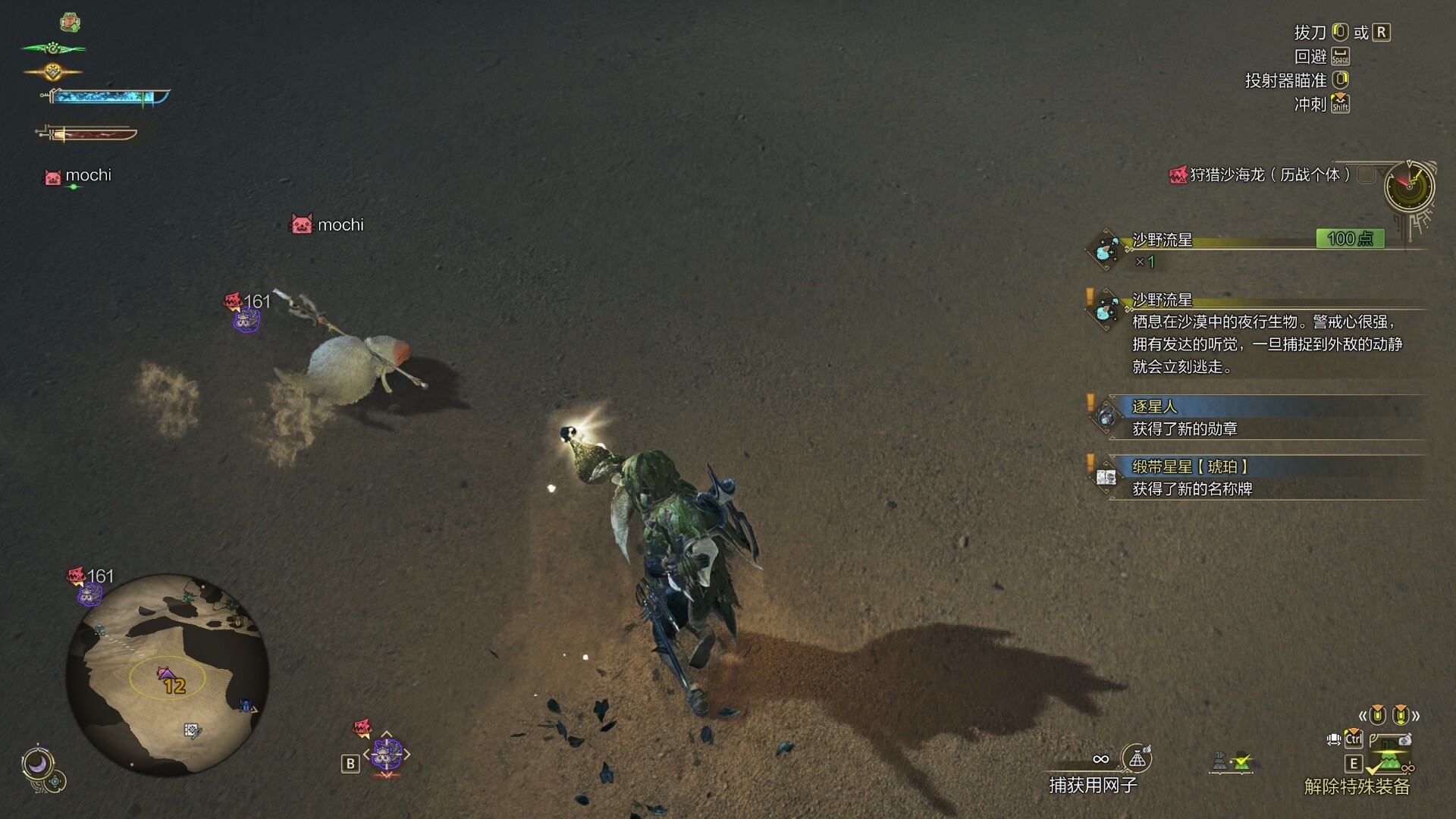Click the quest timer clock dial
1456x819 pixels.
tap(1409, 186)
